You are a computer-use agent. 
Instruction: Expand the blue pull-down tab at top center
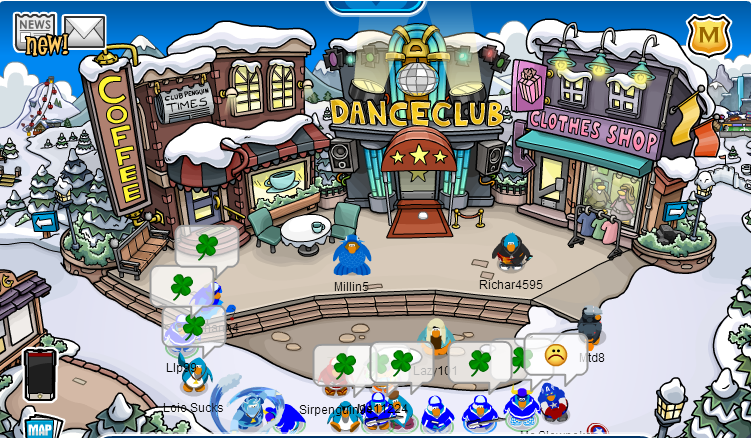pyautogui.click(x=377, y=6)
